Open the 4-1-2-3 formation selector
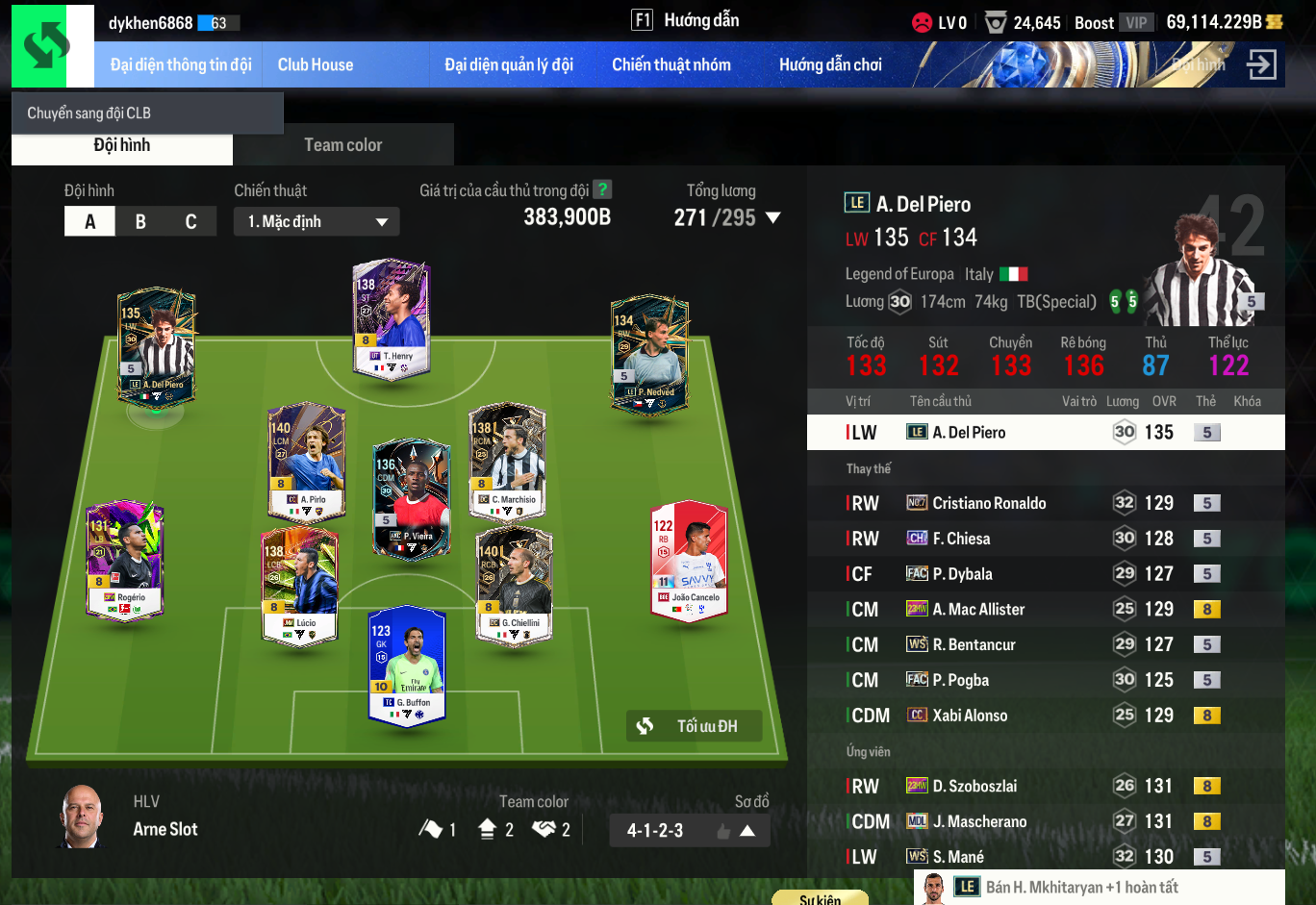This screenshot has height=905, width=1316. tap(689, 830)
